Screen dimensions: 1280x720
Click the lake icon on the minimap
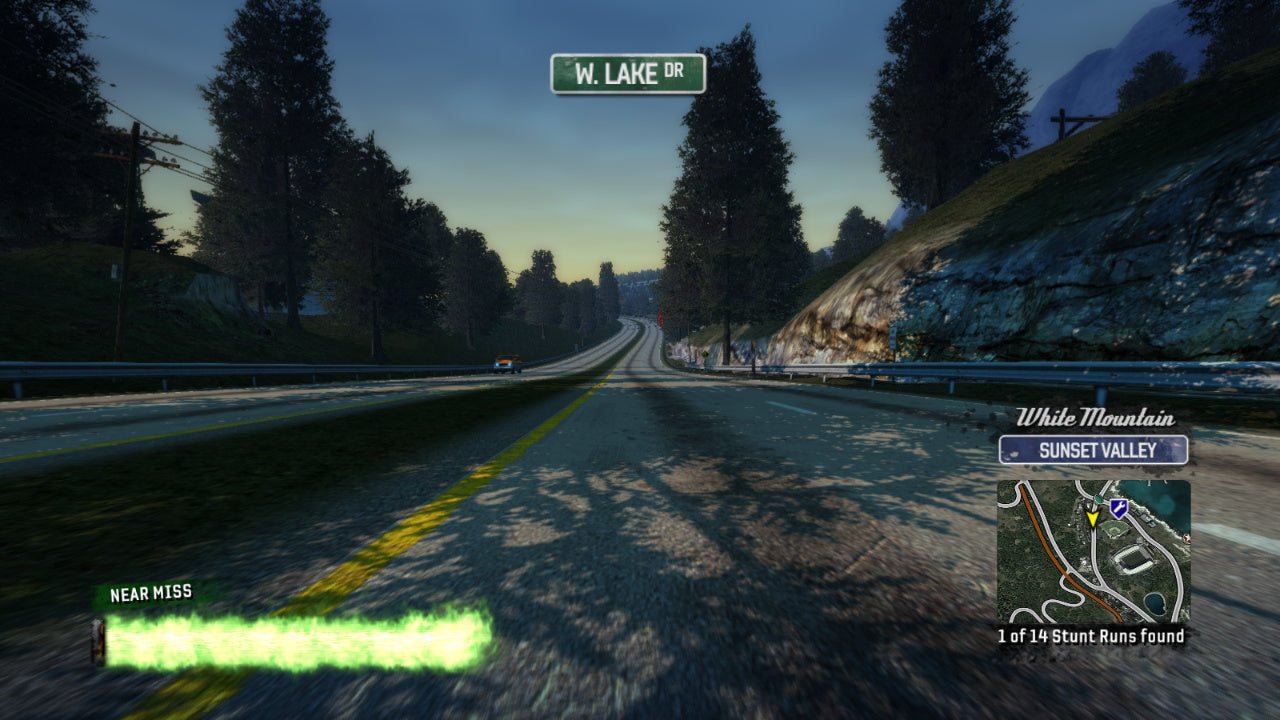point(1155,601)
